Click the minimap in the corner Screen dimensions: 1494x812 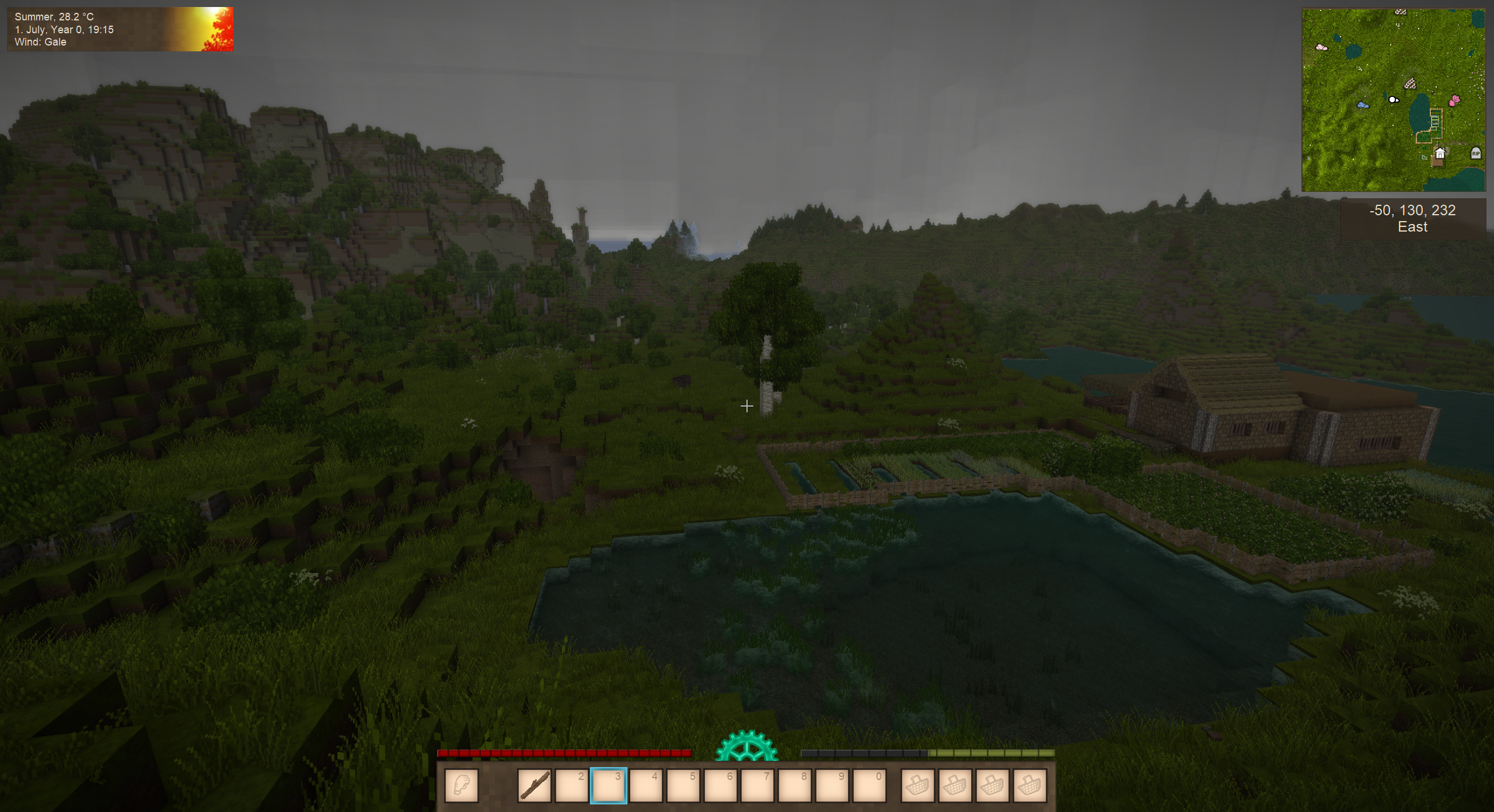(x=1393, y=100)
